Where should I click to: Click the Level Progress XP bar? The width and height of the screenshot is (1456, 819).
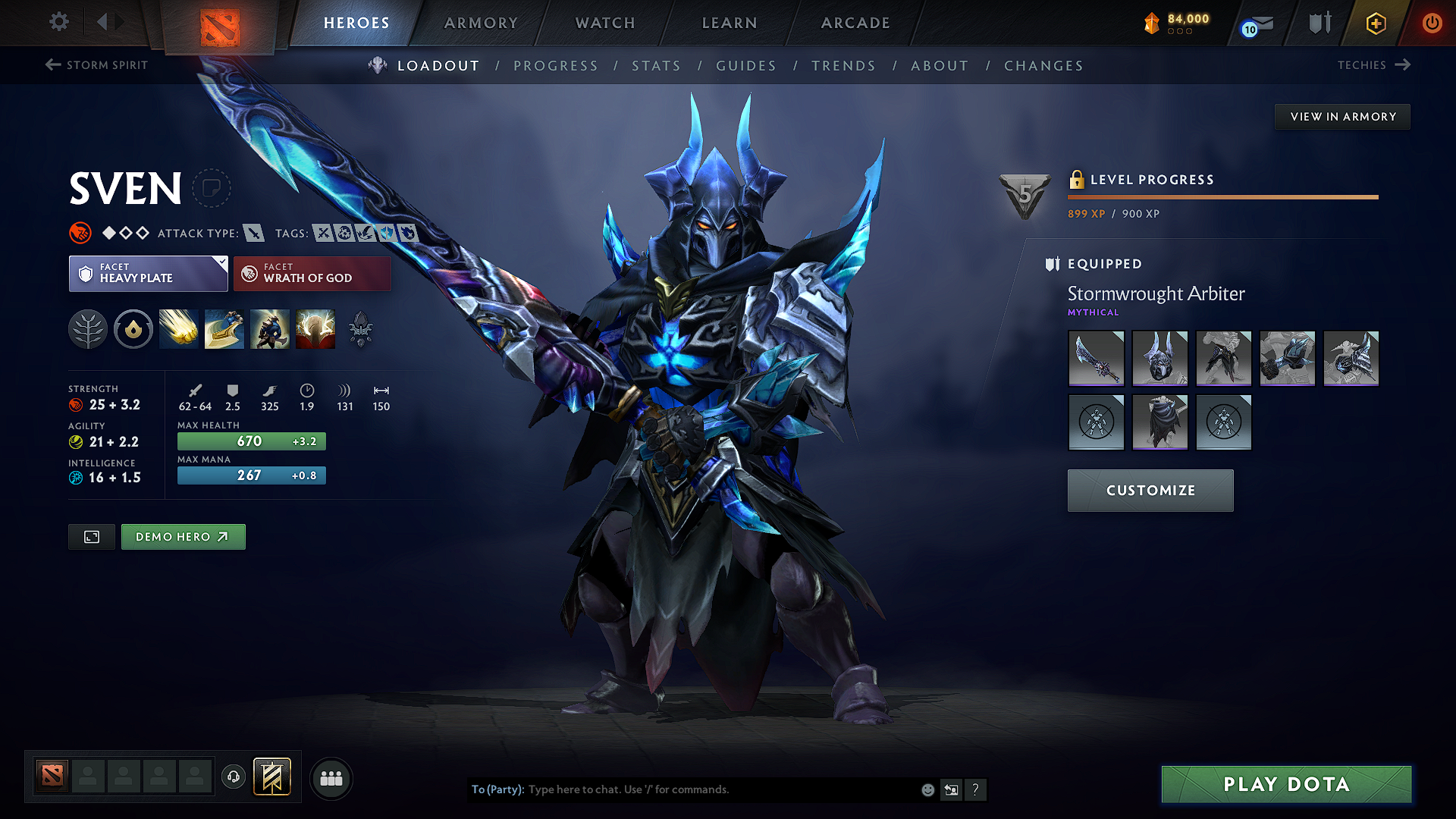pos(1222,196)
